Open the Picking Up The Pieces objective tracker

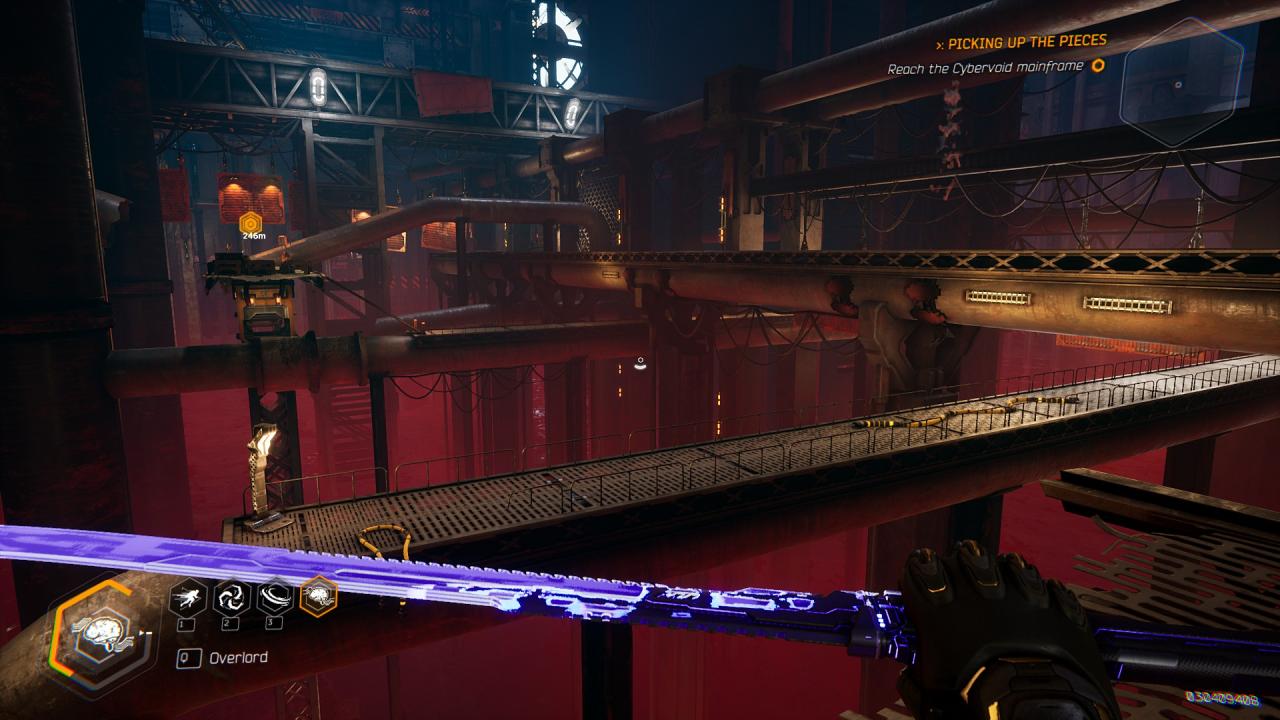tap(1027, 42)
